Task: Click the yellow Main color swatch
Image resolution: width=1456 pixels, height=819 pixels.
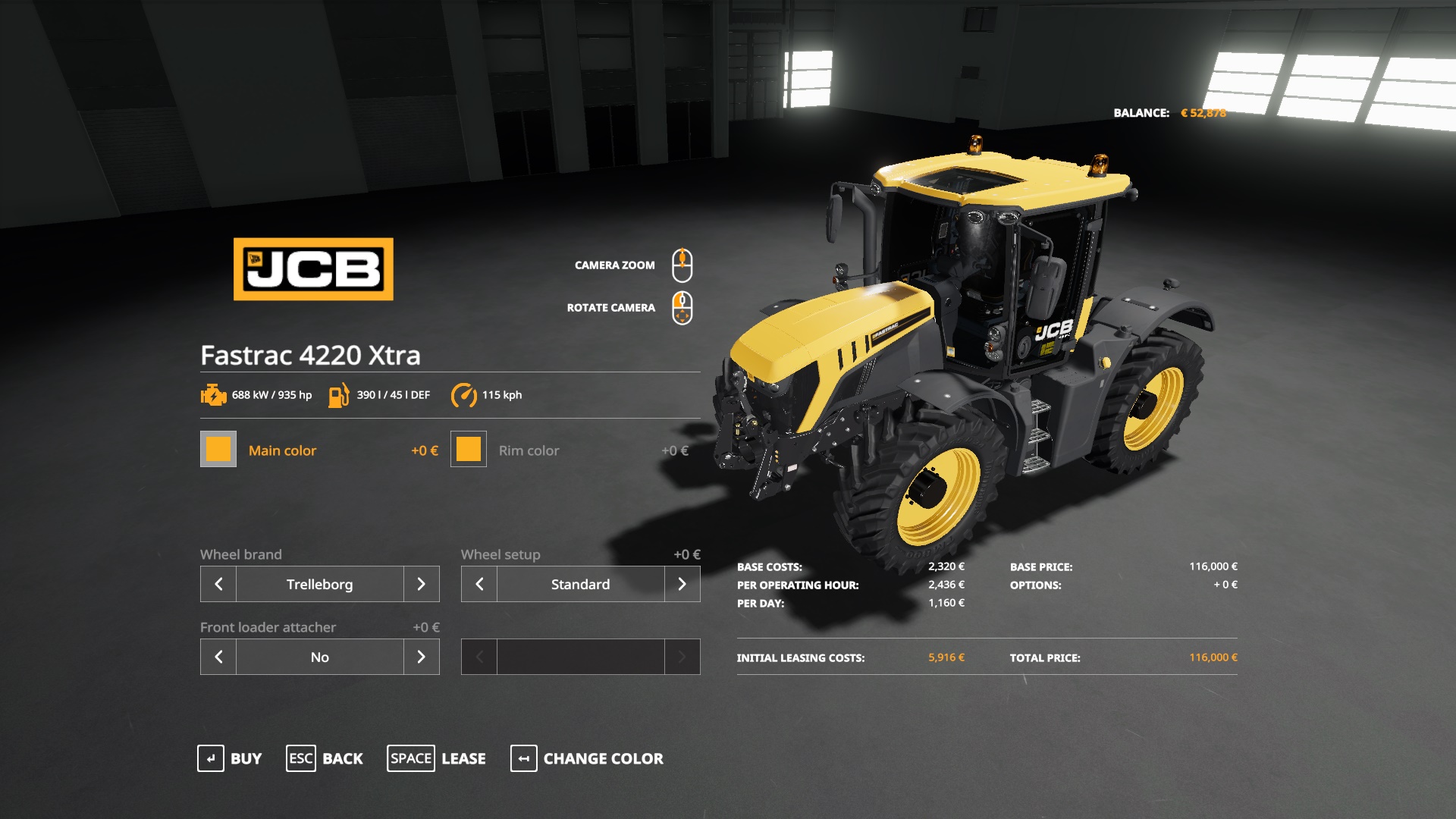Action: (218, 450)
